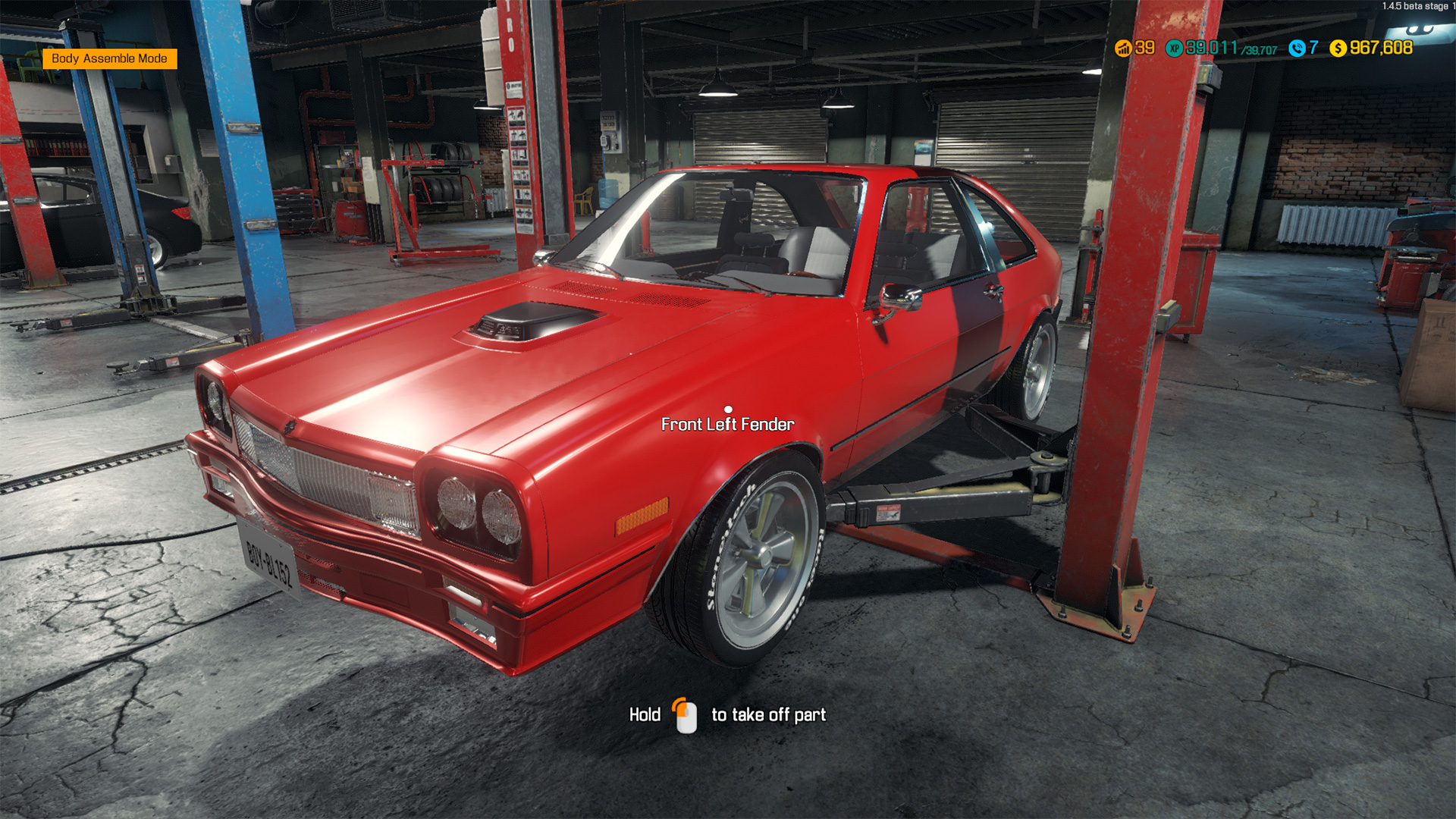This screenshot has width=1456, height=819.
Task: Click the Front Left Fender label
Action: [727, 424]
